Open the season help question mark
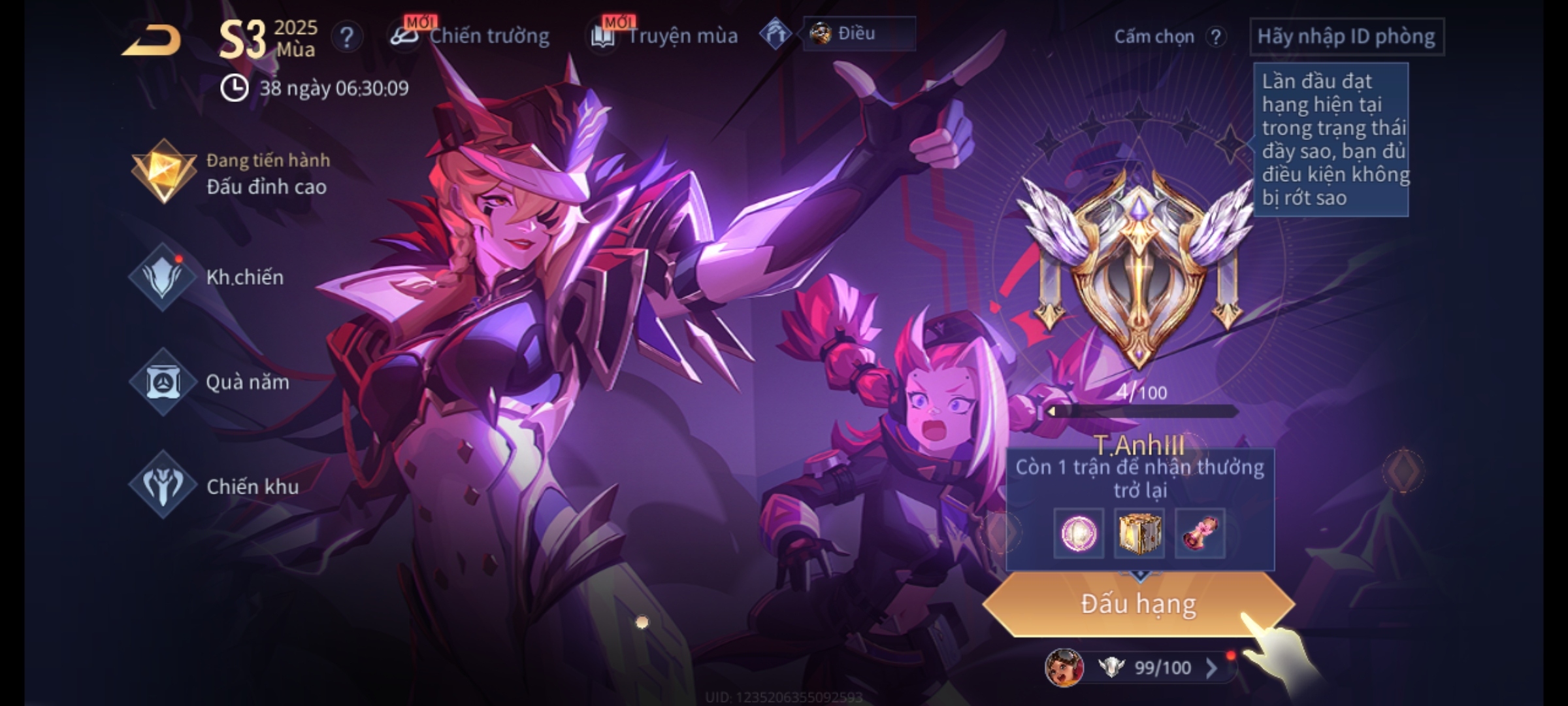Image resolution: width=1568 pixels, height=706 pixels. [x=346, y=37]
